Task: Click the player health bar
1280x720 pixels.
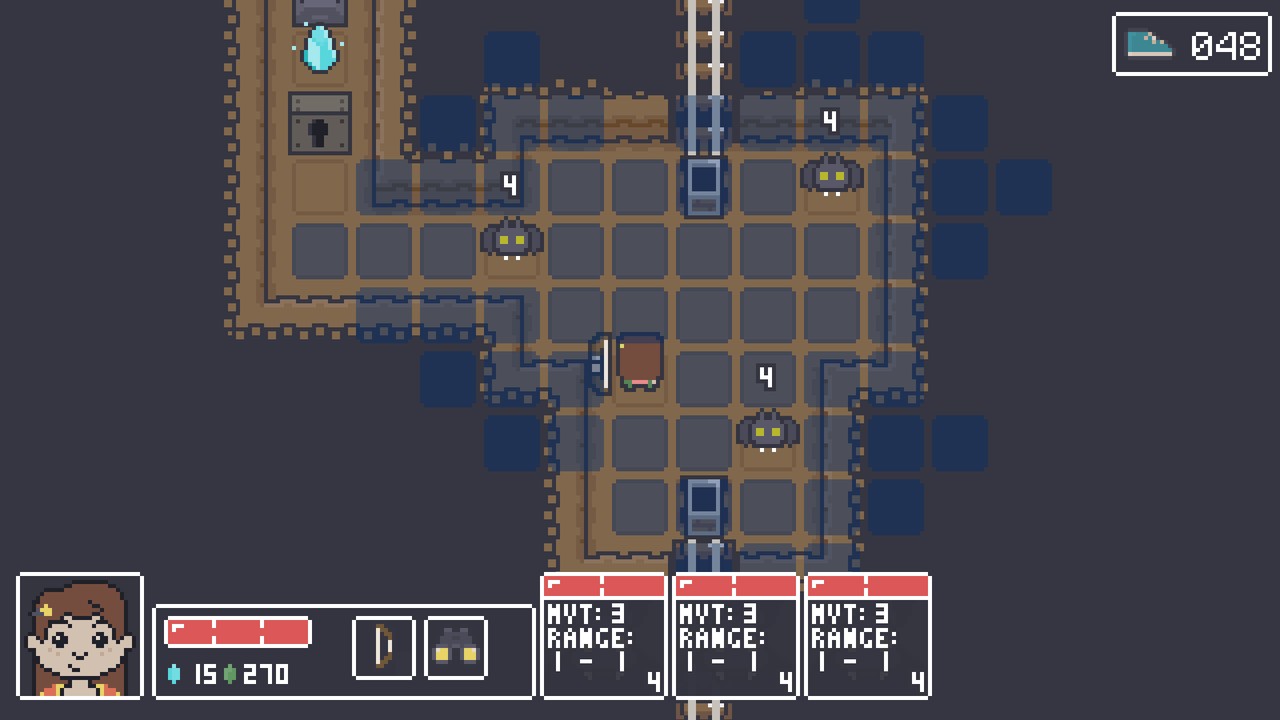Action: click(x=237, y=631)
